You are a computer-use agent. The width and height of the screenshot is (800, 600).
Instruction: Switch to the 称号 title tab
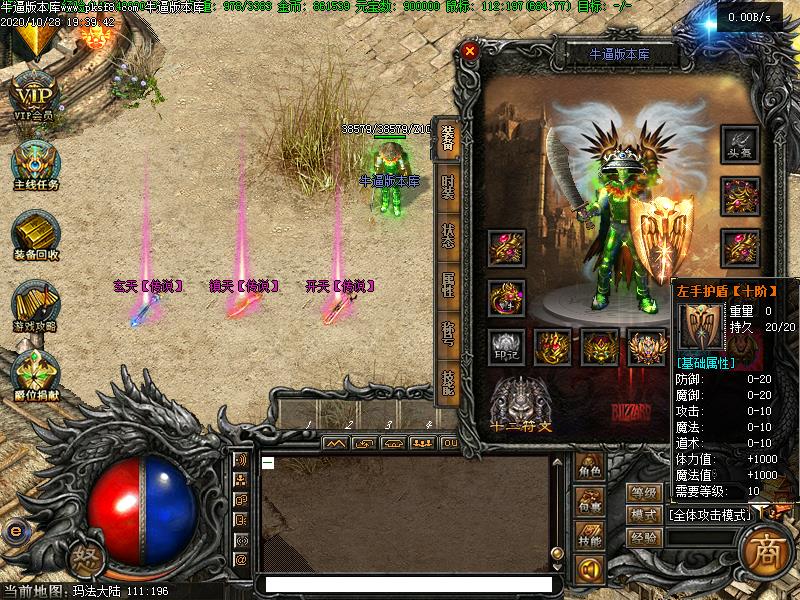click(447, 332)
